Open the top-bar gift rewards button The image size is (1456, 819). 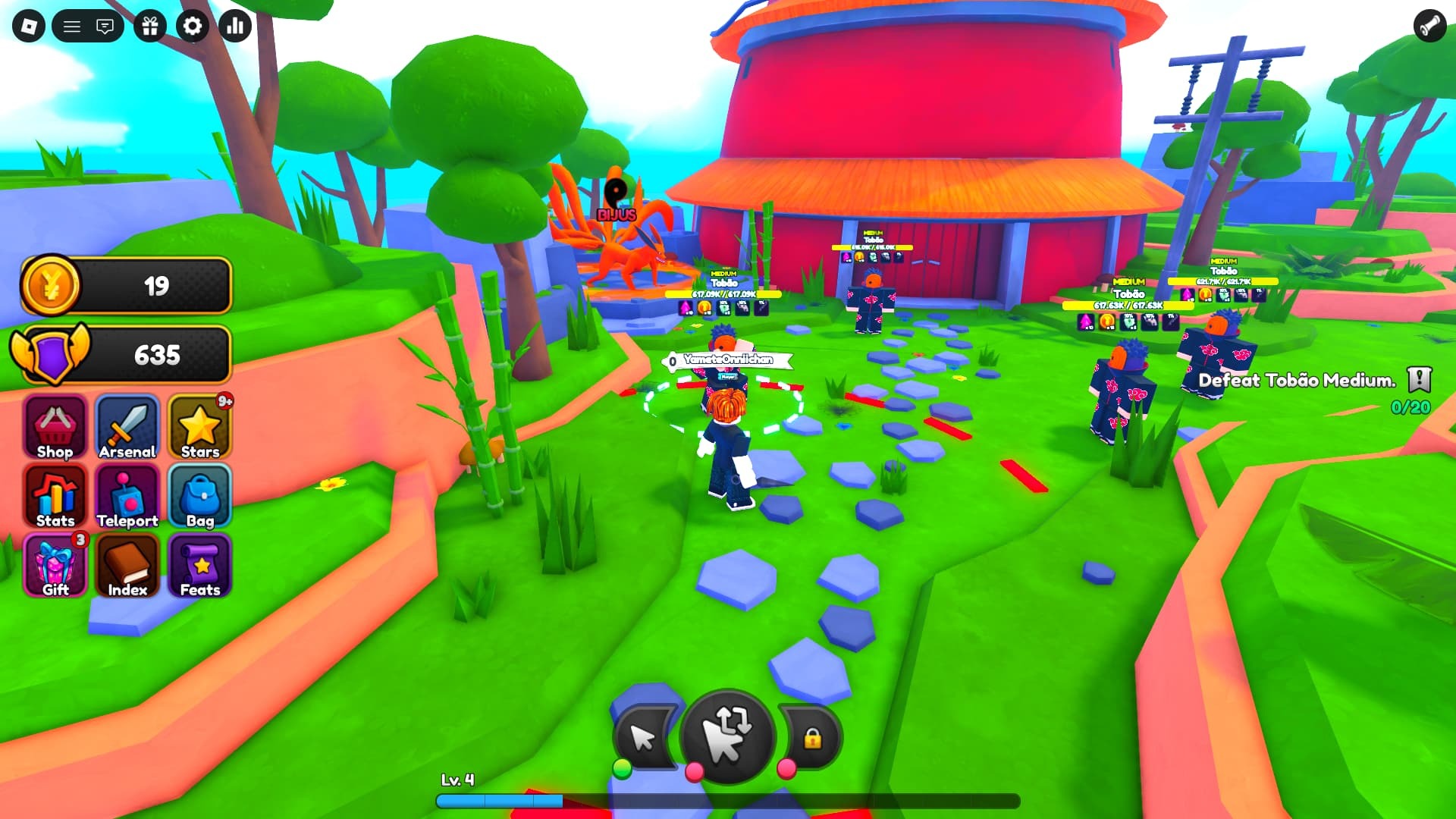click(149, 26)
